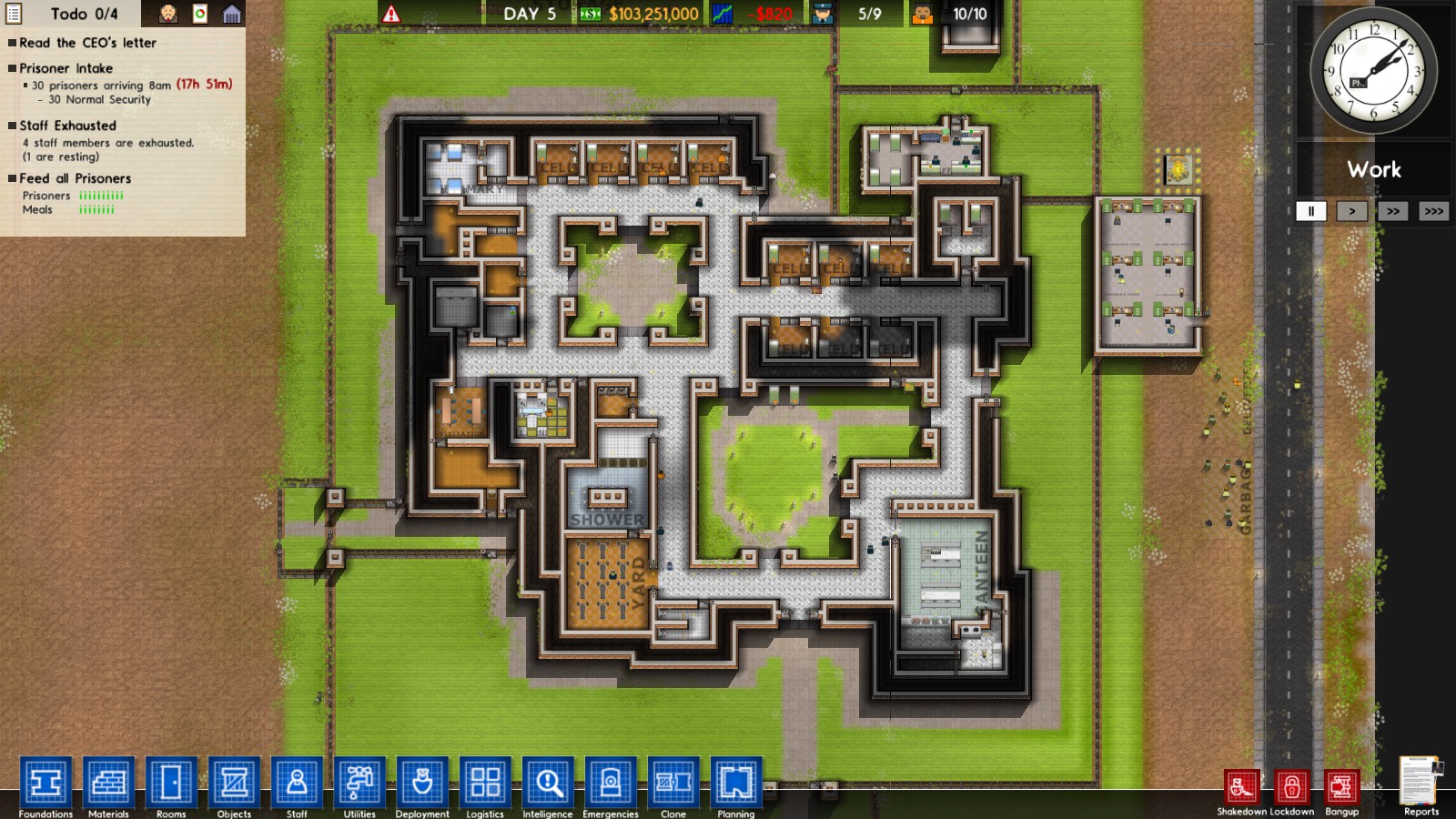Activate Planning mode
The height and width of the screenshot is (819, 1456).
735,781
